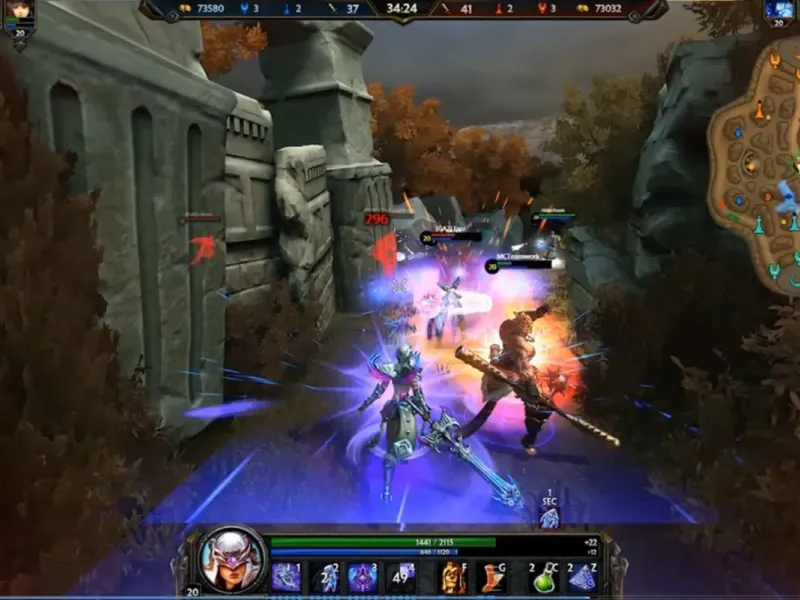The height and width of the screenshot is (600, 800).
Task: Activate the first ability icon
Action: pyautogui.click(x=286, y=577)
